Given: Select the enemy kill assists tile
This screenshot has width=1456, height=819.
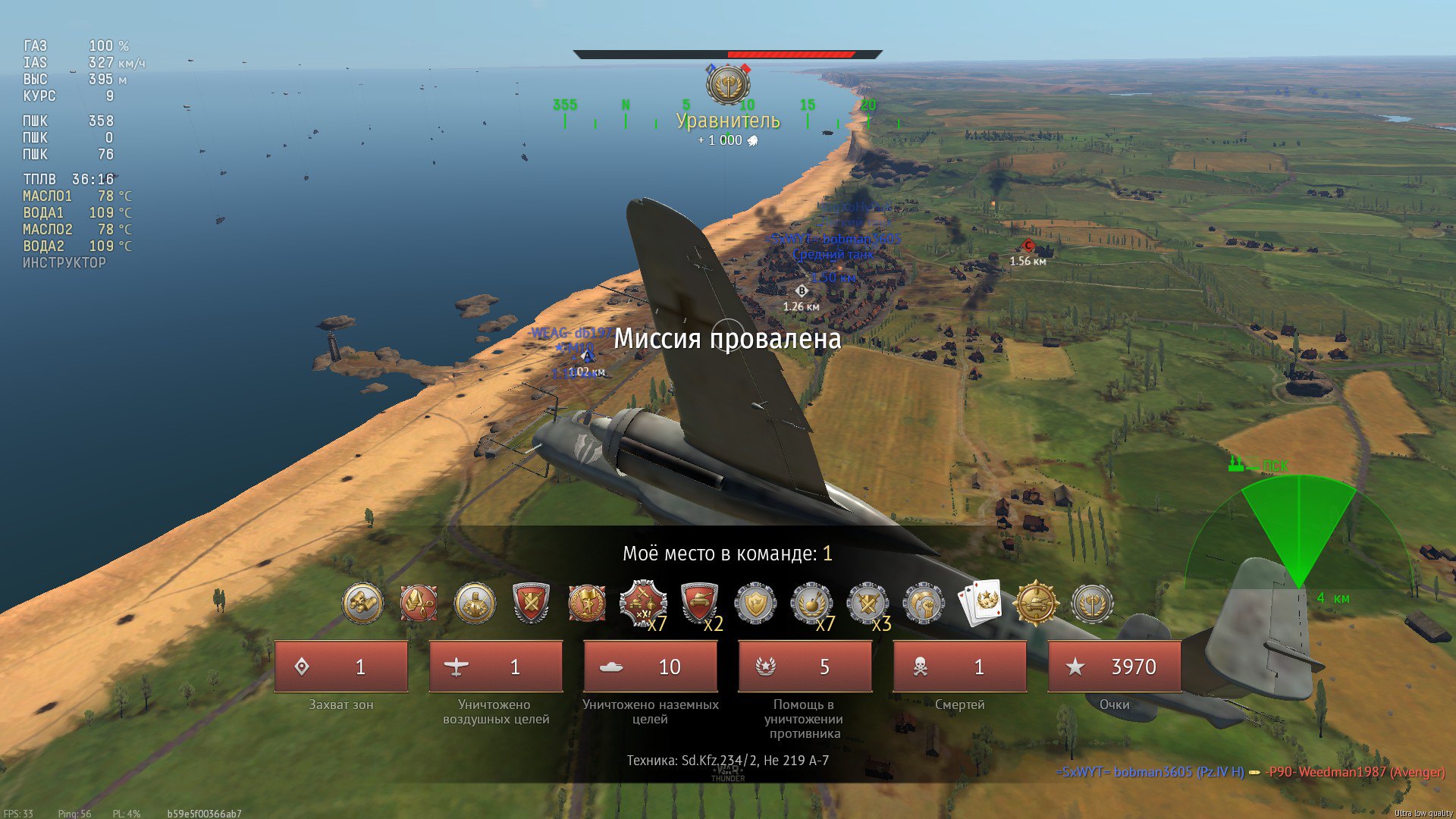Looking at the screenshot, I should 805,667.
